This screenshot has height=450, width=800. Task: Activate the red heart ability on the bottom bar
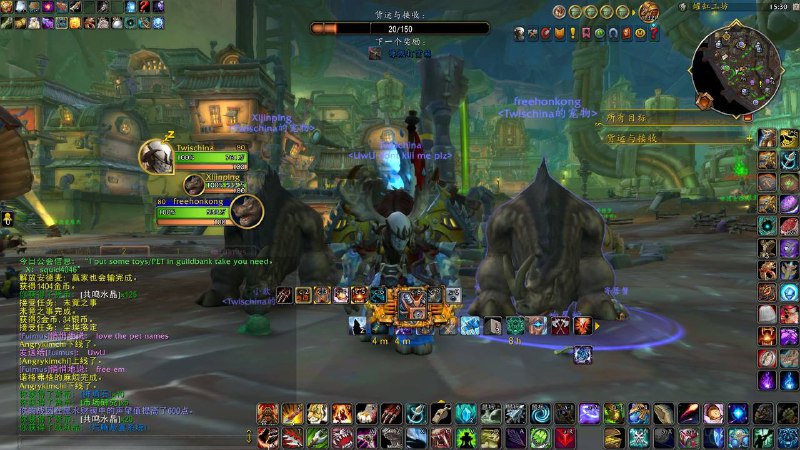(x=566, y=437)
